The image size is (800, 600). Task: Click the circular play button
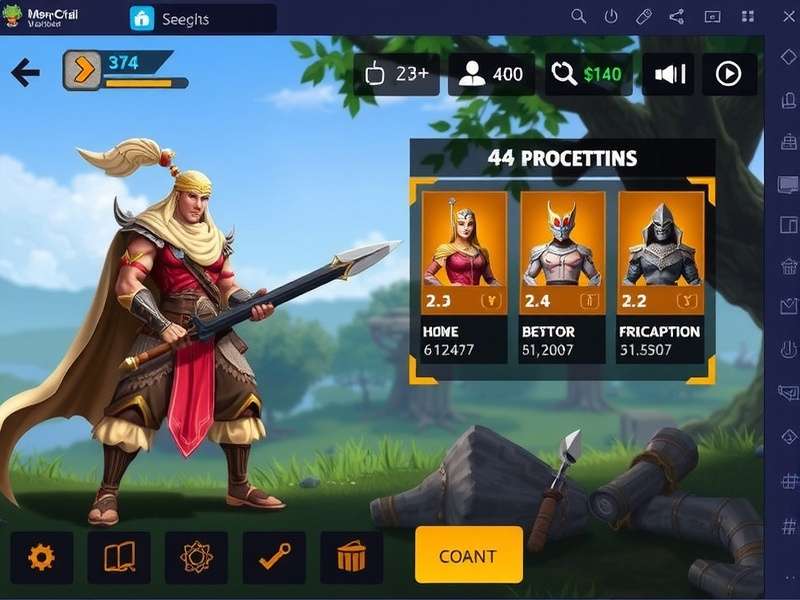(728, 74)
